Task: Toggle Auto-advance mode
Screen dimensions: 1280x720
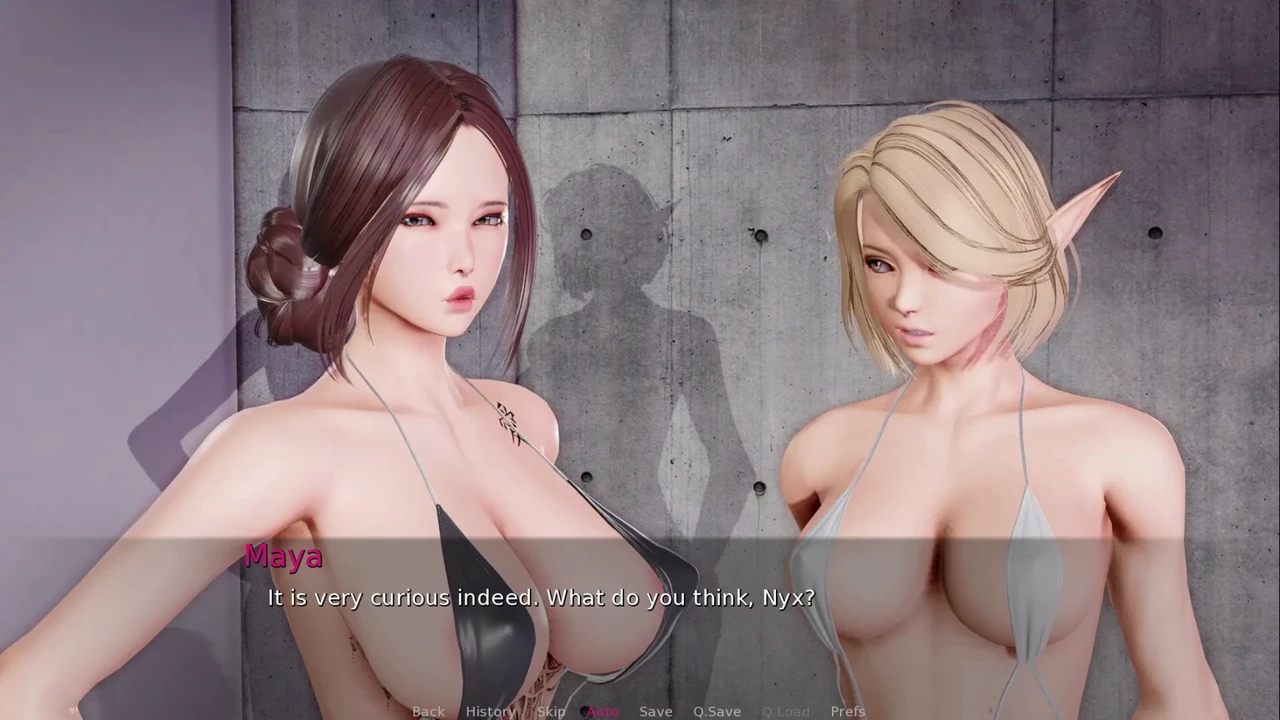Action: coord(603,711)
